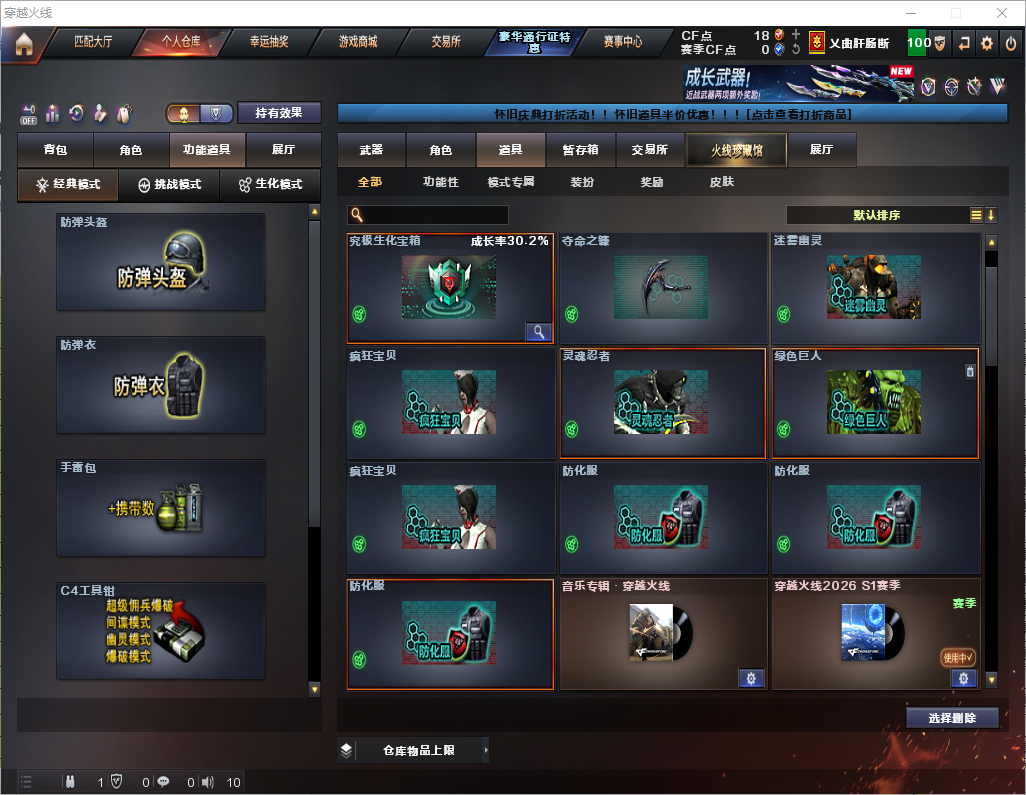This screenshot has width=1026, height=795.
Task: Filter items by 功能性
Action: [x=440, y=182]
